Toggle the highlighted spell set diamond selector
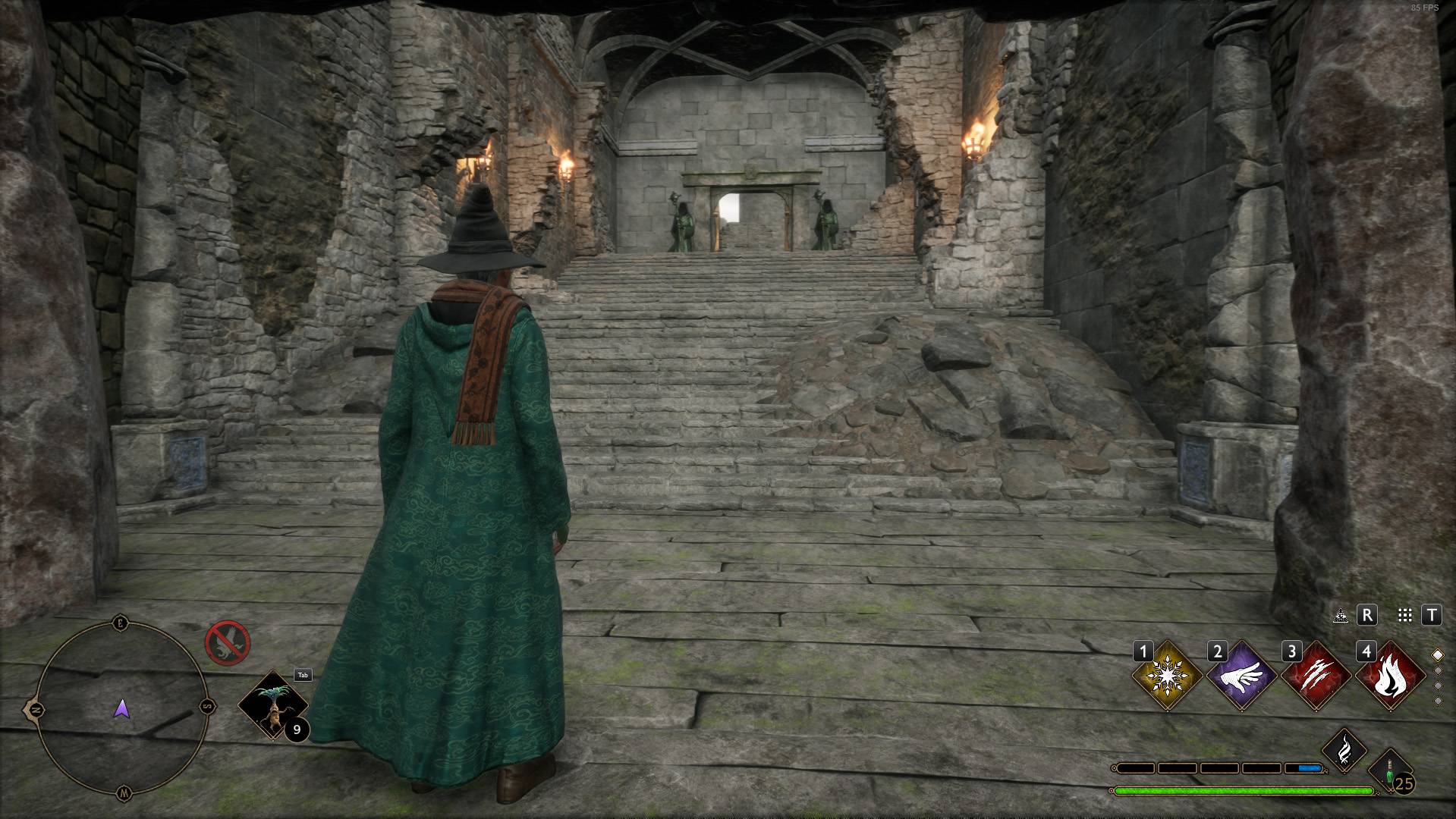The width and height of the screenshot is (1456, 819). point(1439,655)
